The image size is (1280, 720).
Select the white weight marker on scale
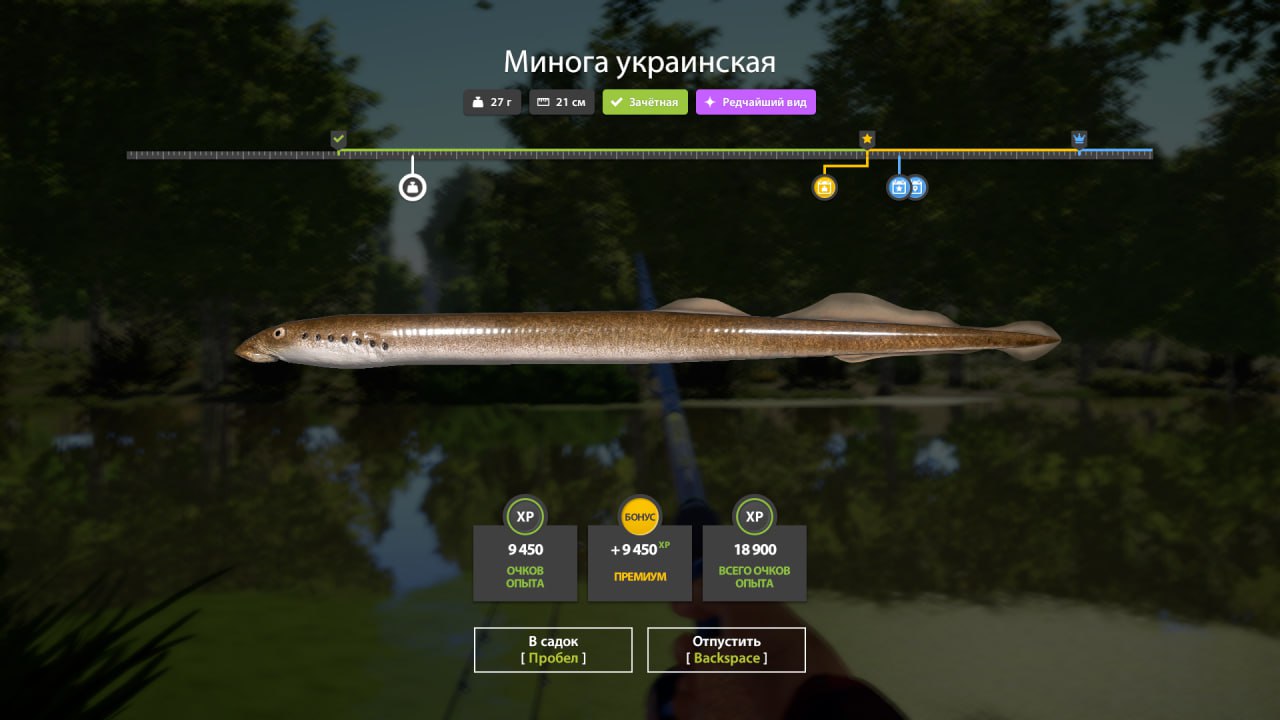pos(412,187)
